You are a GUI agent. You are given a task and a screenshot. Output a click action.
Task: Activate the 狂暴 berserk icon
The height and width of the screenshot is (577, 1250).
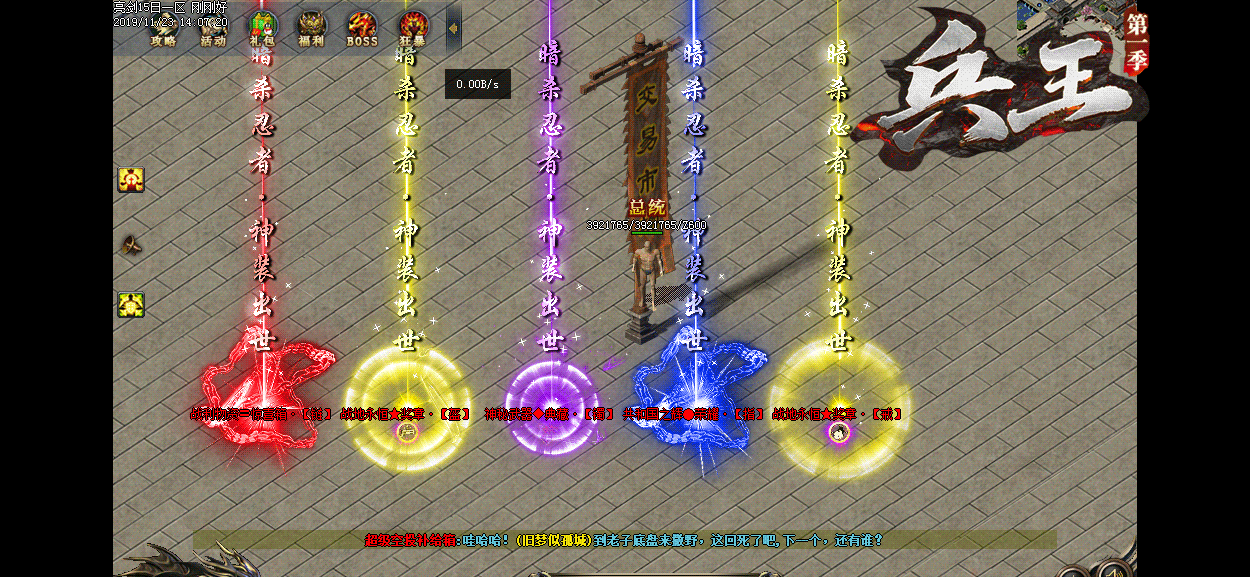[412, 28]
